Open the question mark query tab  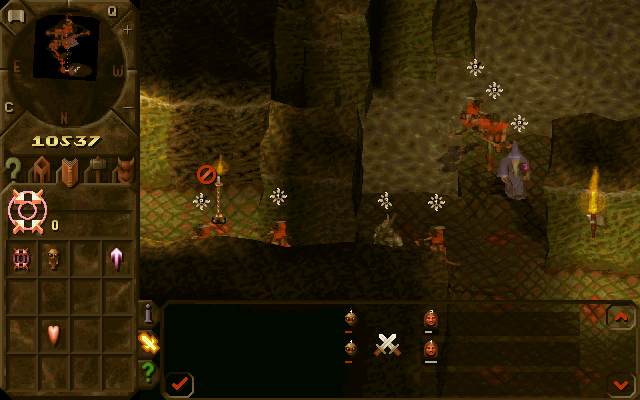click(x=13, y=168)
